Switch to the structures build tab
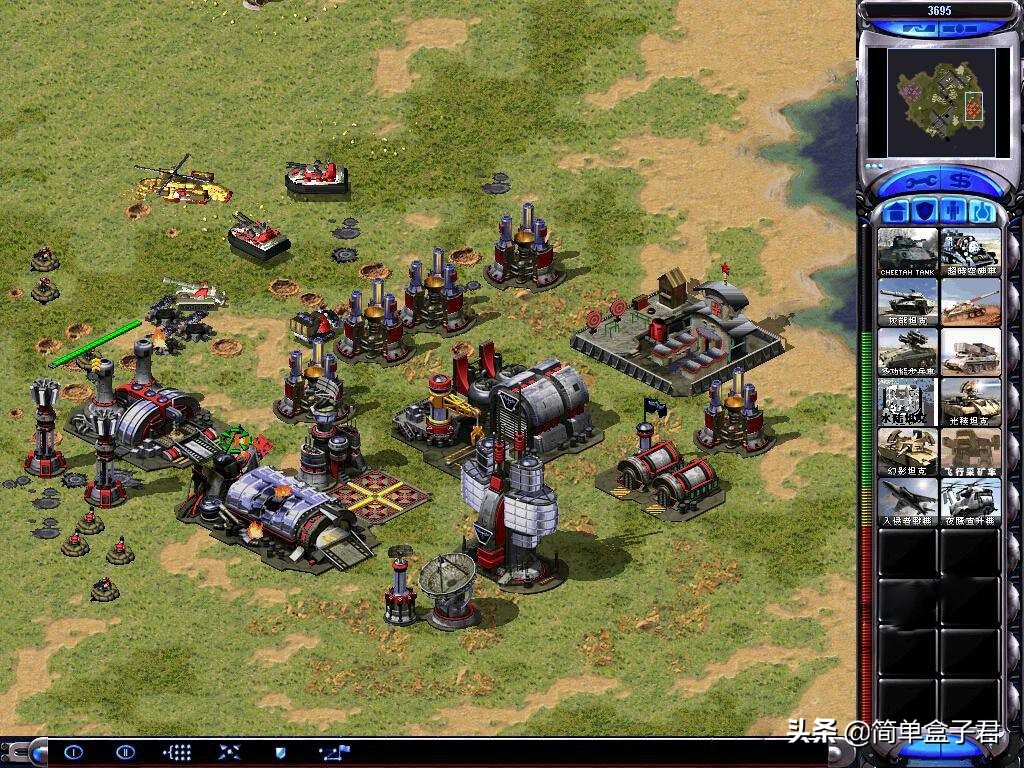1024x768 pixels. tap(897, 212)
